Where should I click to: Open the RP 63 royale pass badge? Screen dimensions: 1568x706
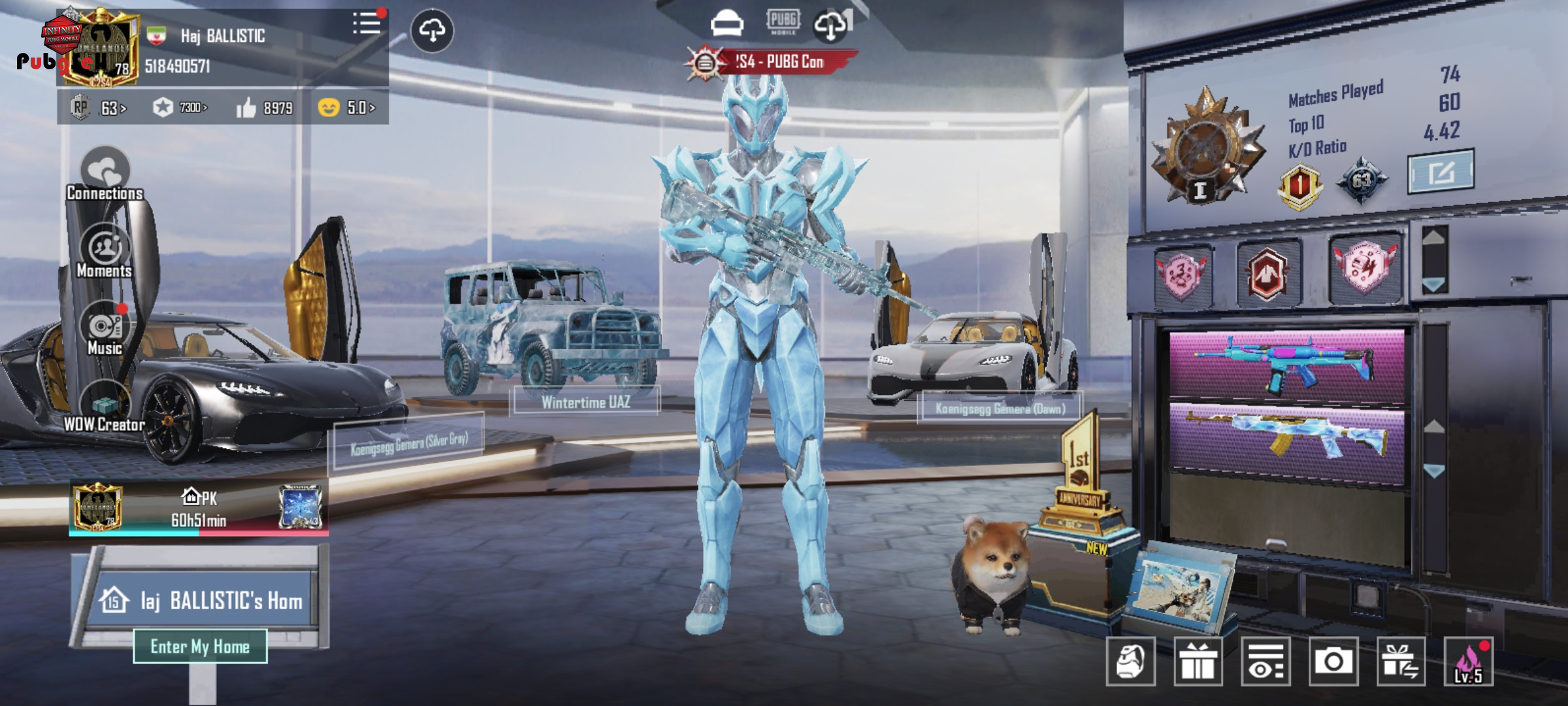98,107
